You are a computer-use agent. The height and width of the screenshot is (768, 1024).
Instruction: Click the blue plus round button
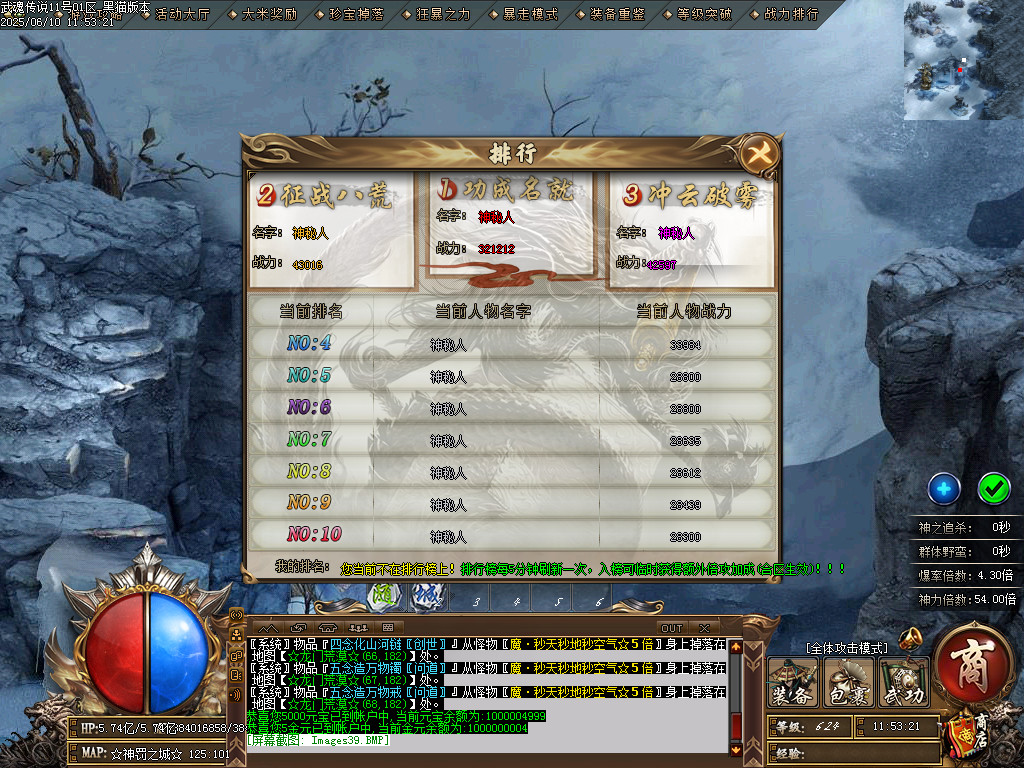[x=944, y=488]
